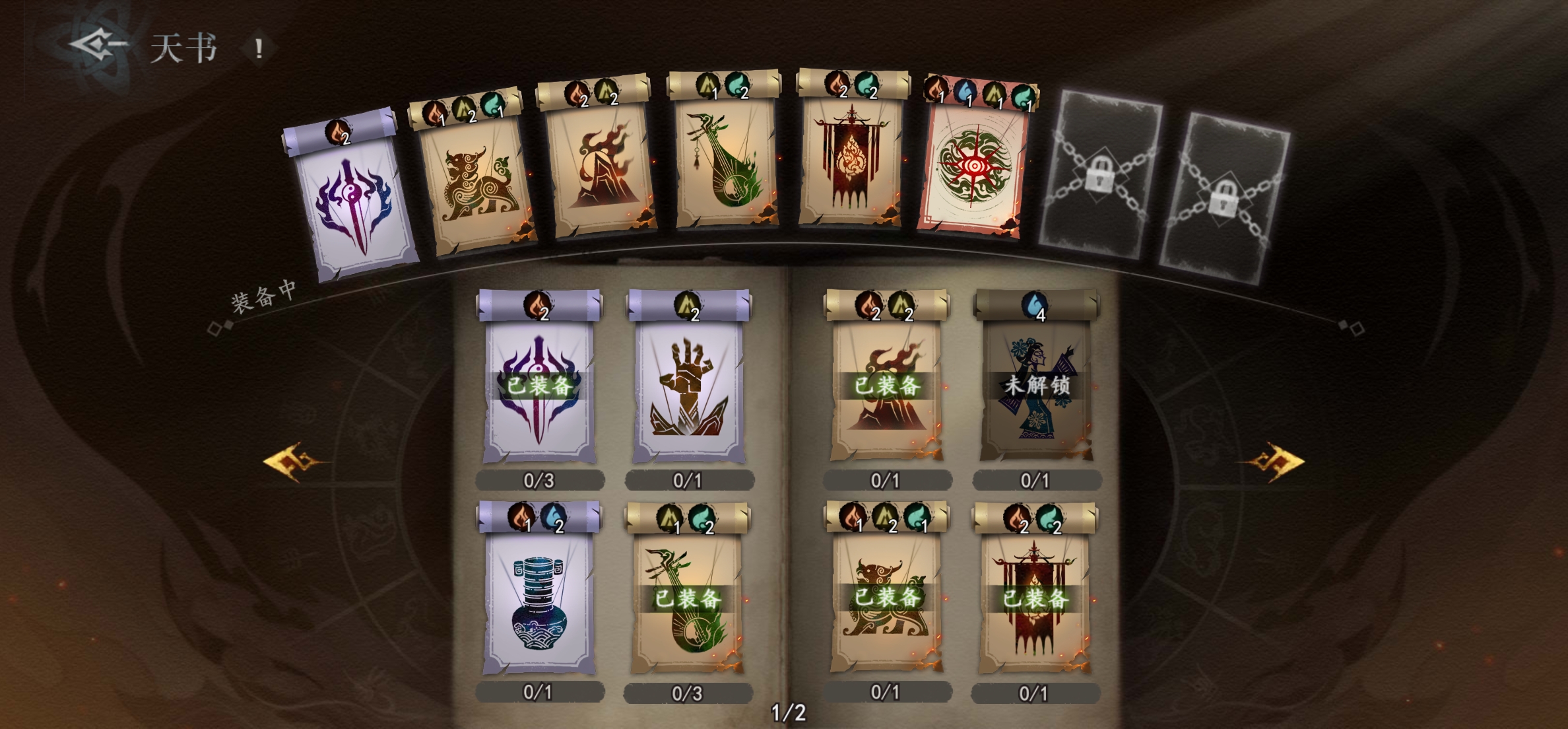Open the exclamation mark info next to 天书
1568x729 pixels.
(259, 48)
